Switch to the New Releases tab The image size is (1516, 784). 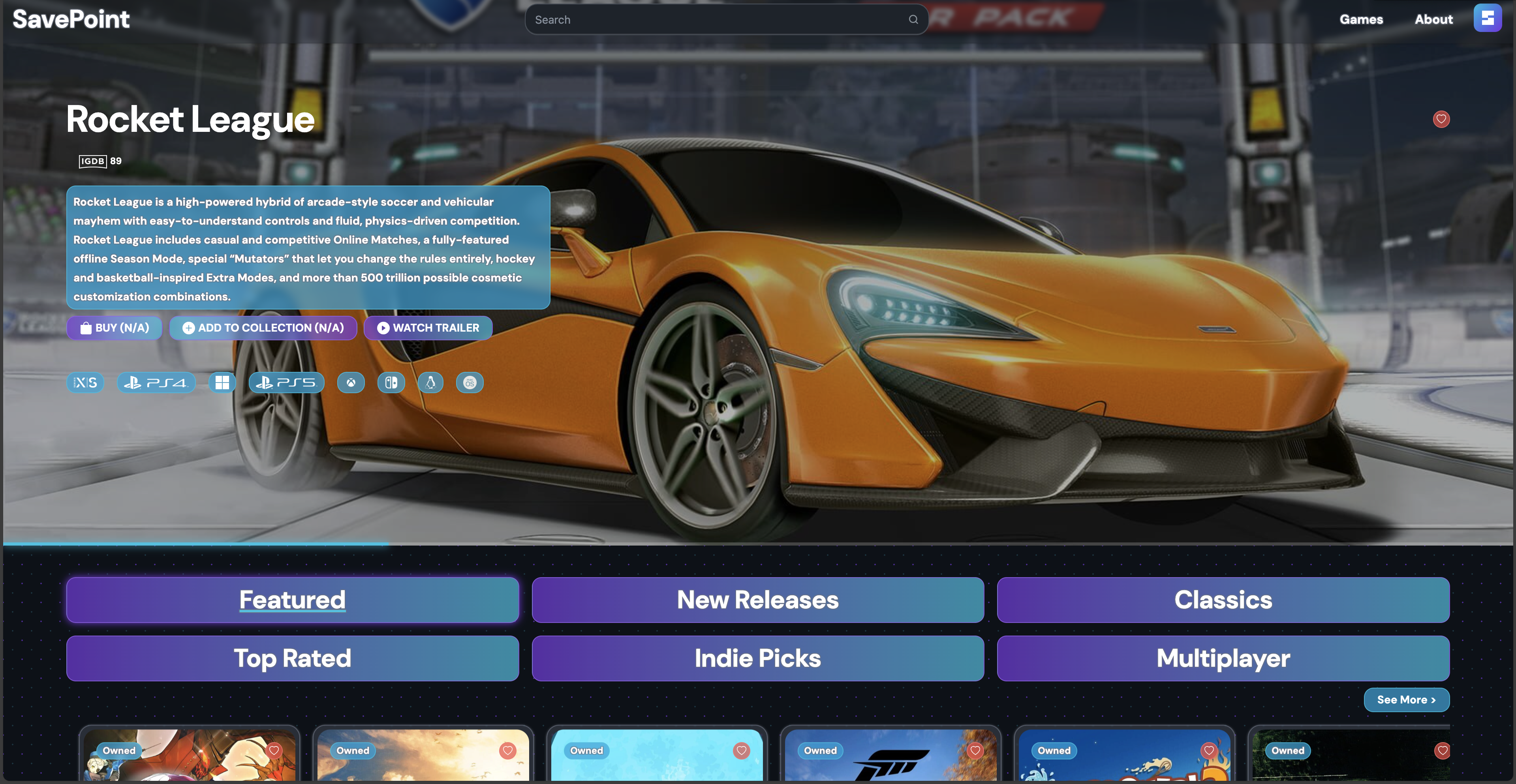point(757,600)
